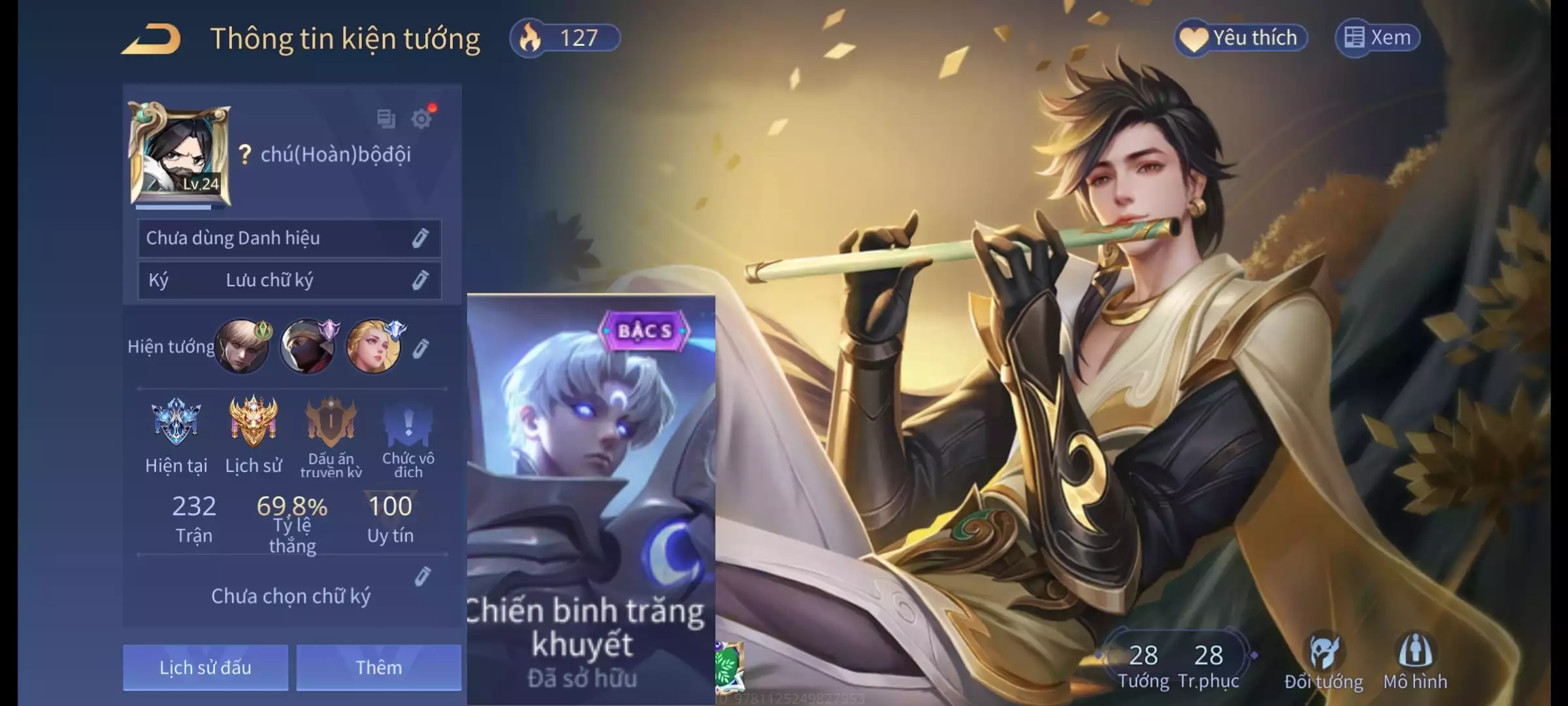Open the 127 popularity flame counter
The height and width of the screenshot is (706, 1568).
pos(564,38)
